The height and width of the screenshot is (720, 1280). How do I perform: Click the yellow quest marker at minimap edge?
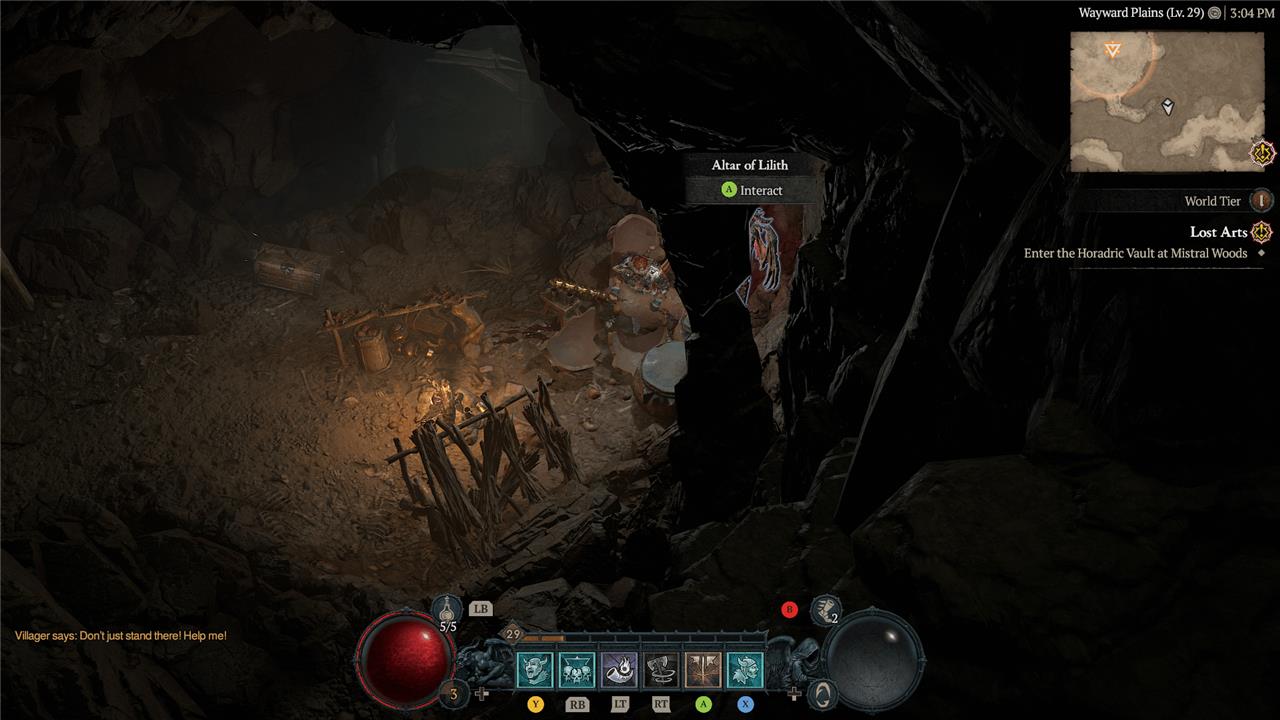[1264, 154]
